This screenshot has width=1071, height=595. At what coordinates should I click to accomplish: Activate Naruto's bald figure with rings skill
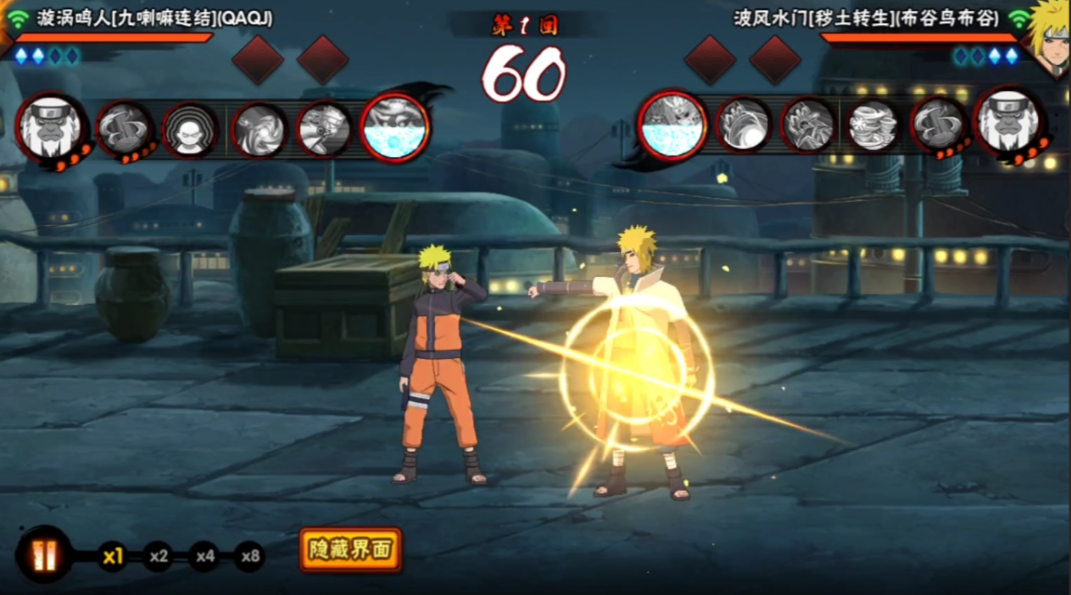[x=190, y=130]
